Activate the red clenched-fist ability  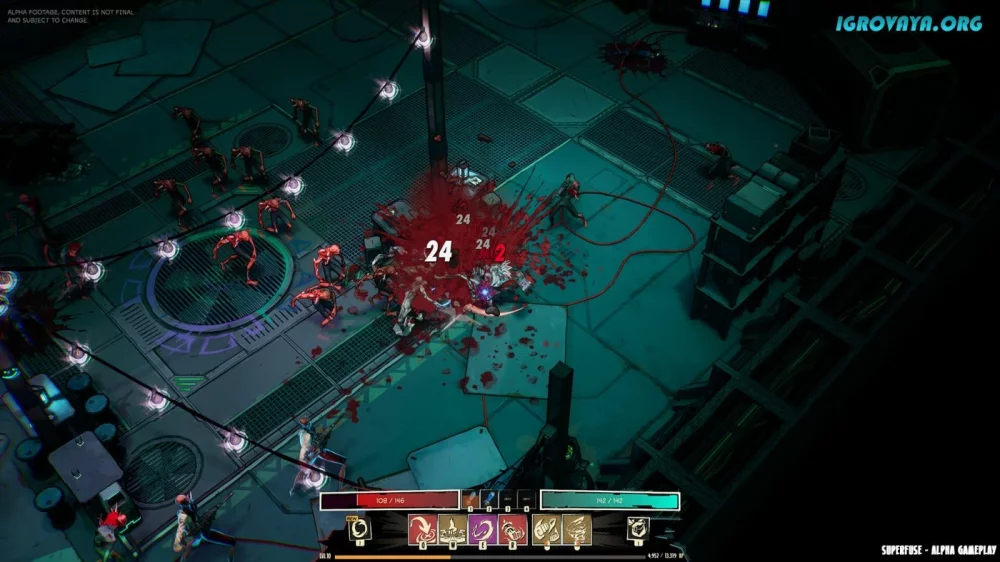click(x=513, y=530)
